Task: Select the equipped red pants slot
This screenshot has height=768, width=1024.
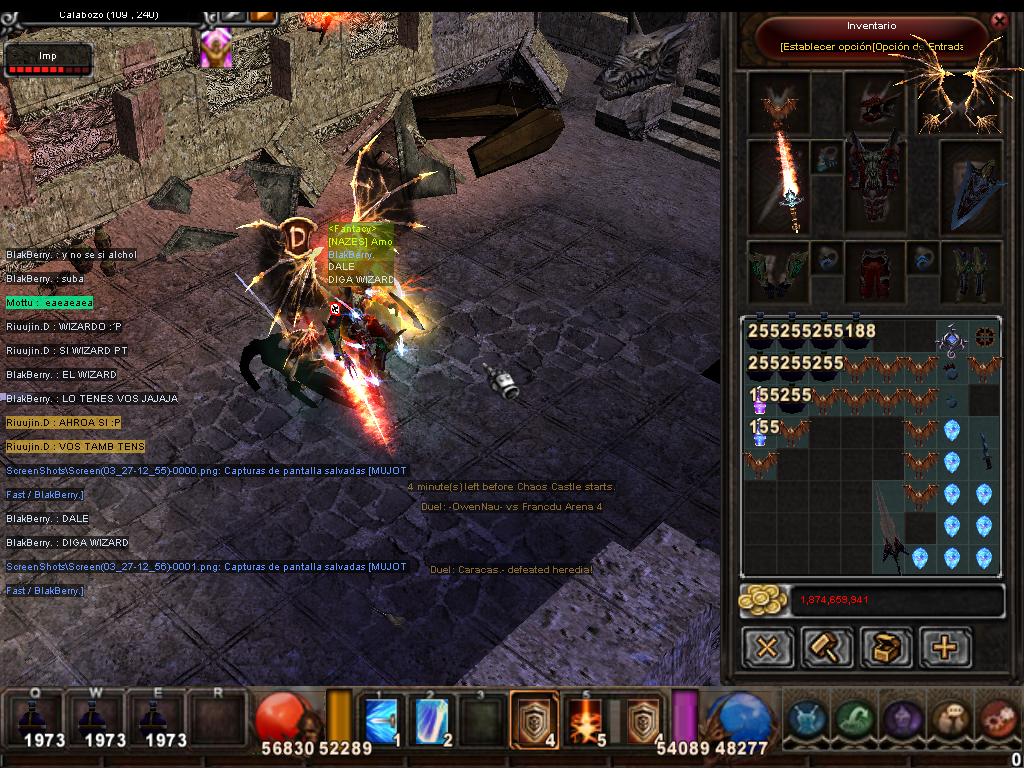Action: tap(875, 270)
